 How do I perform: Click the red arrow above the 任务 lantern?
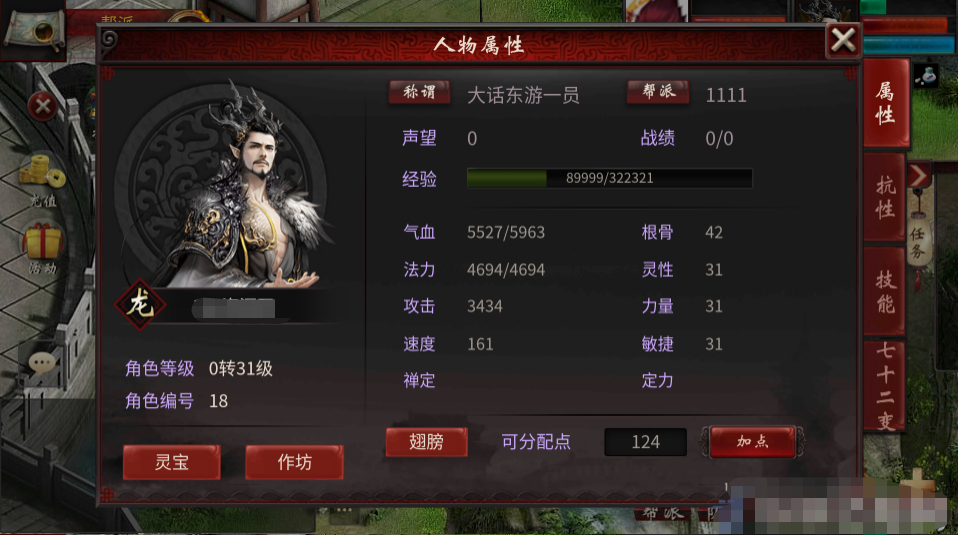coord(919,176)
